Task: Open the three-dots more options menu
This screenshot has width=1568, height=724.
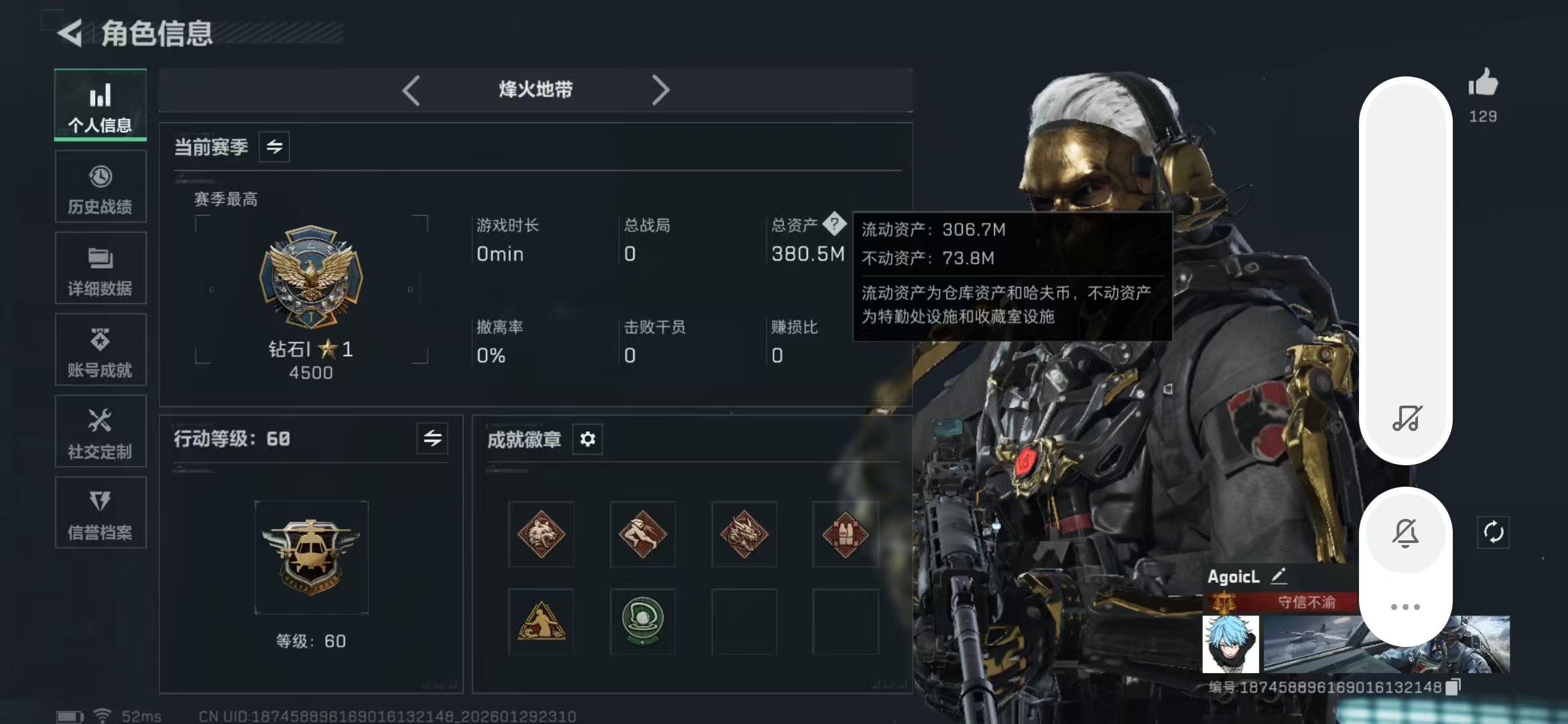Action: click(x=1405, y=605)
